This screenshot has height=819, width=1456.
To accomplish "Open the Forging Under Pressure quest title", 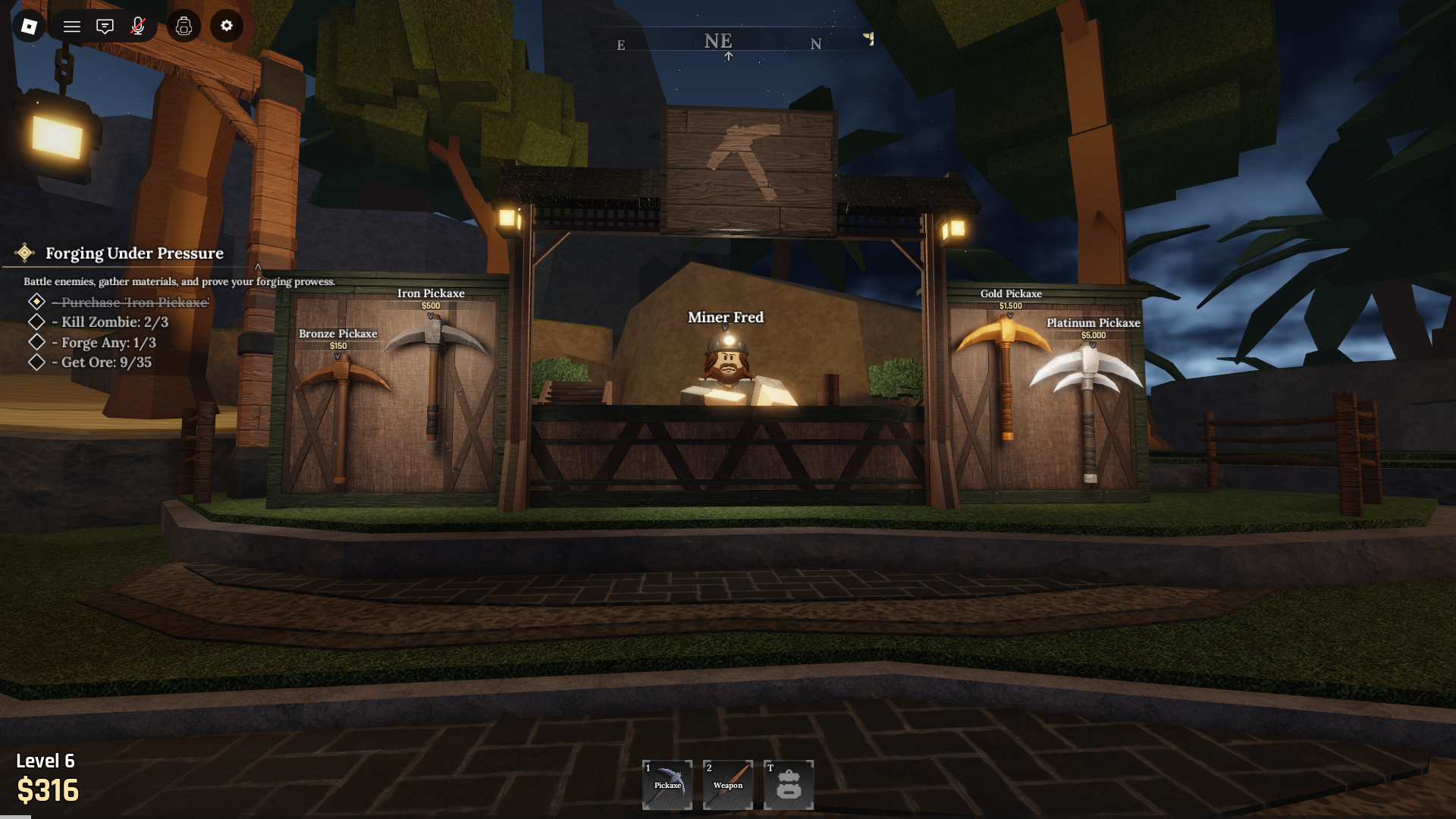I will [133, 253].
